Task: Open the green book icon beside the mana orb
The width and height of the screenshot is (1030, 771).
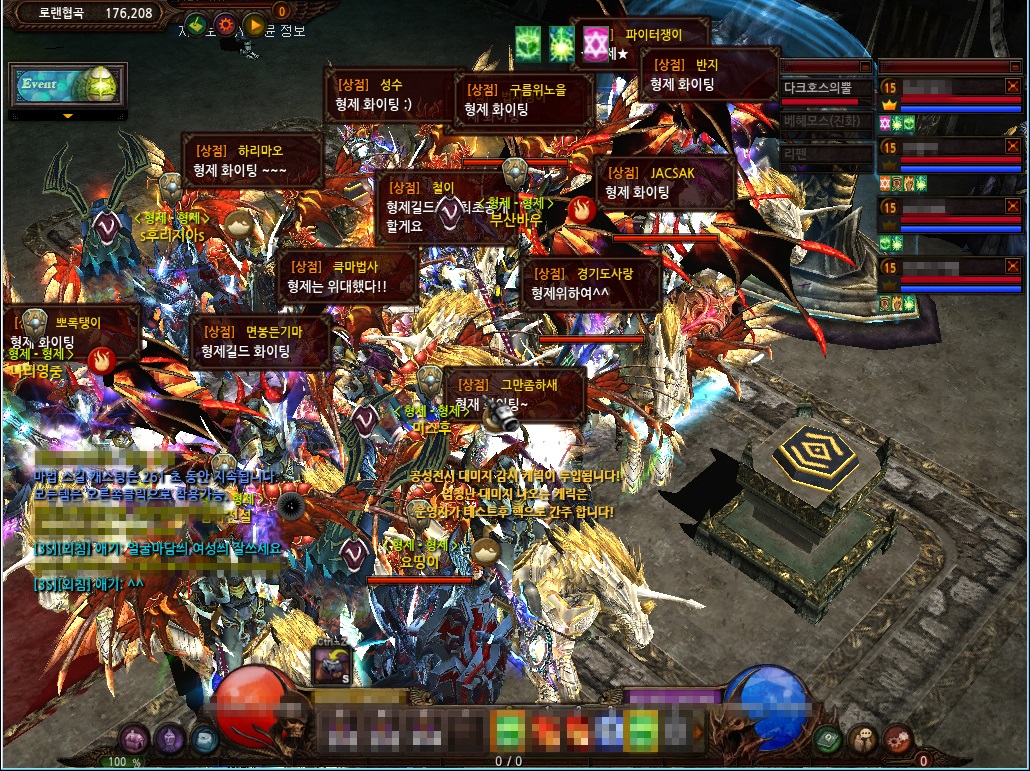Action: 827,739
